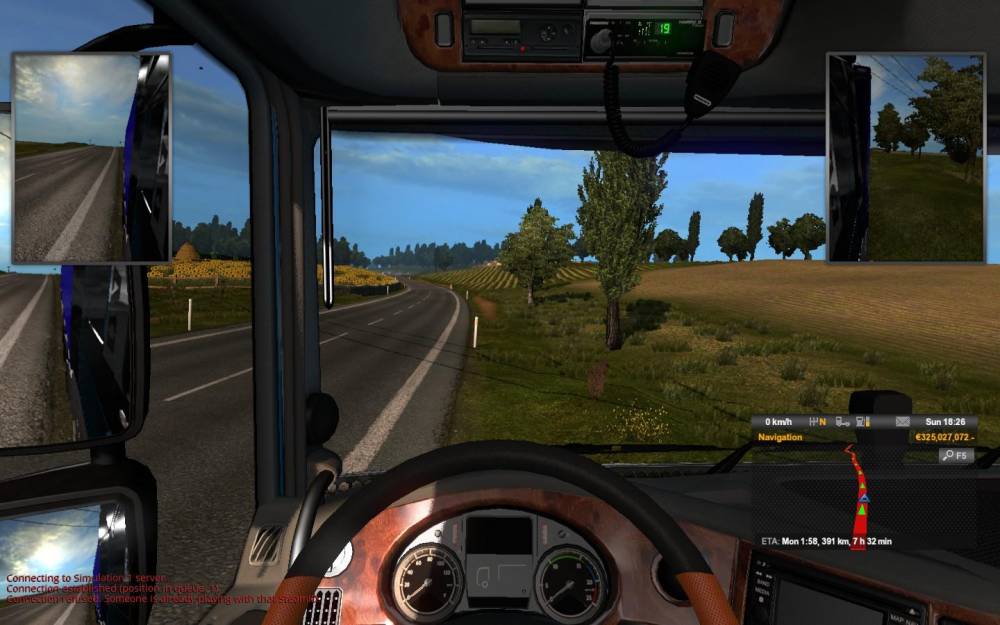This screenshot has height=625, width=1000.
Task: Select the Navigation label on route advisor
Action: tap(780, 438)
